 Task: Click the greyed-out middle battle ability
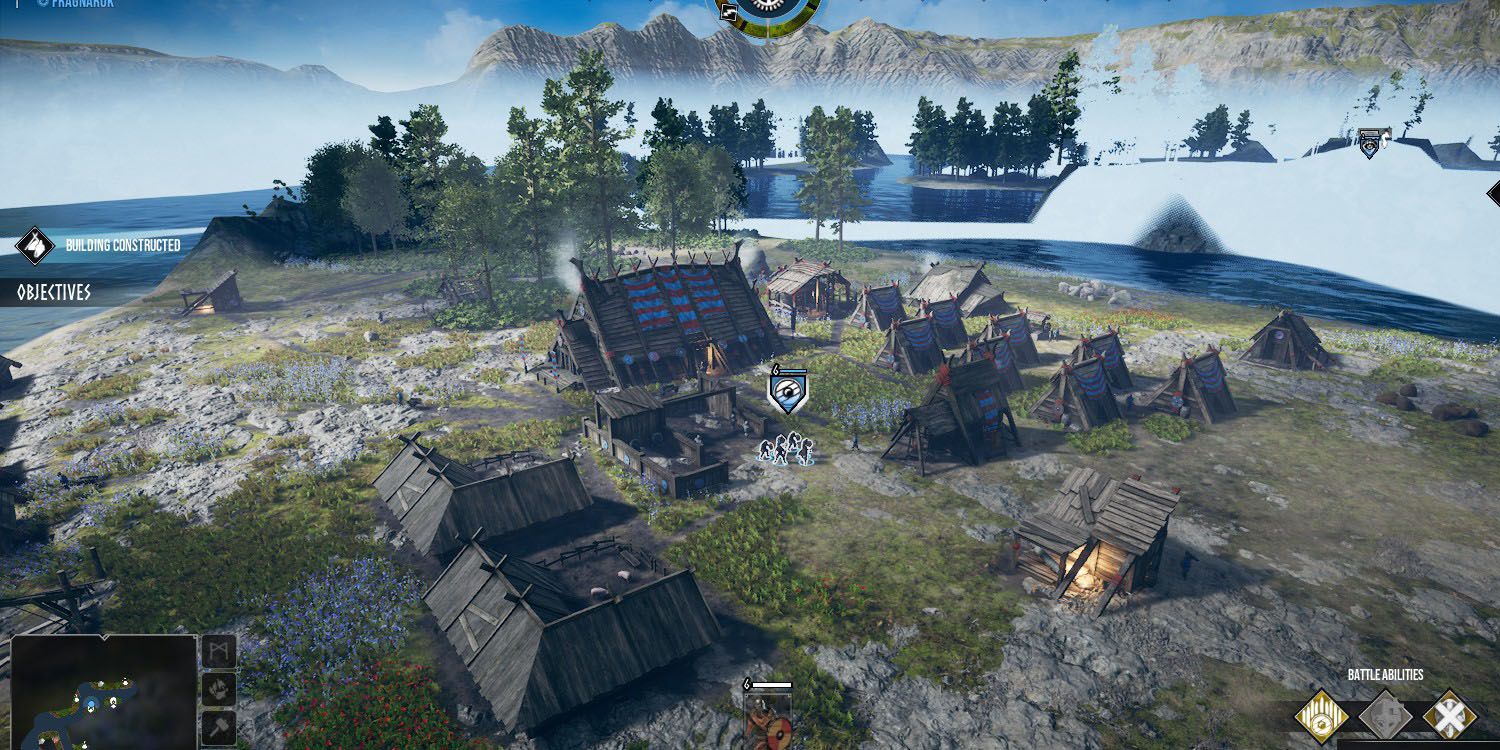1385,716
